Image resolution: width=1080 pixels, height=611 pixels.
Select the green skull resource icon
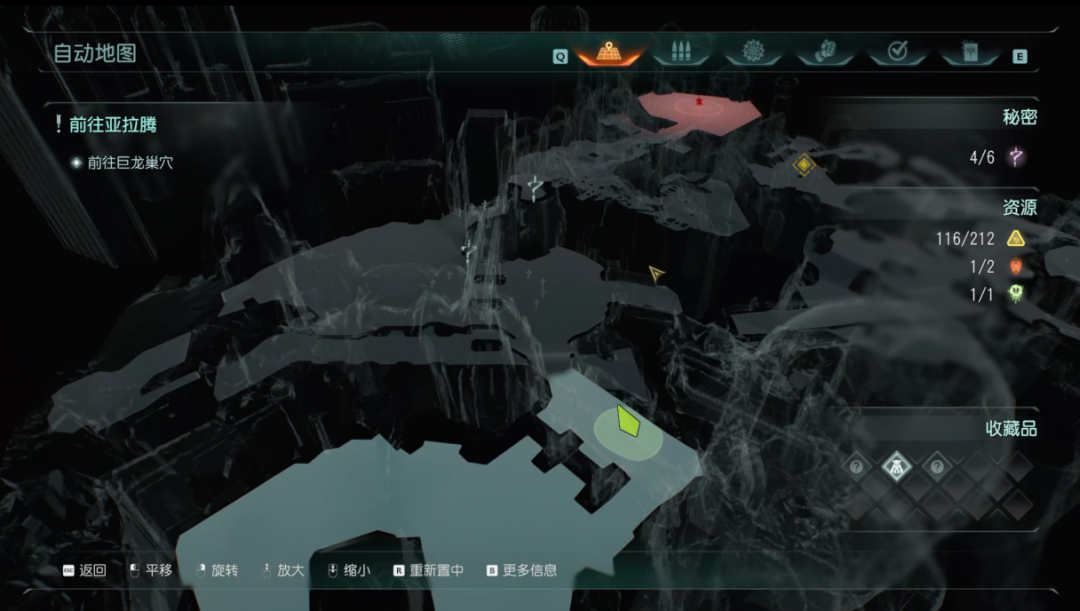[1016, 294]
